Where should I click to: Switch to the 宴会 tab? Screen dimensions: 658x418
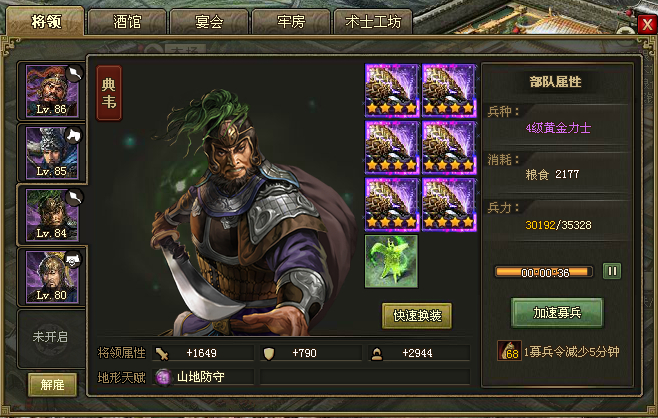pos(208,22)
